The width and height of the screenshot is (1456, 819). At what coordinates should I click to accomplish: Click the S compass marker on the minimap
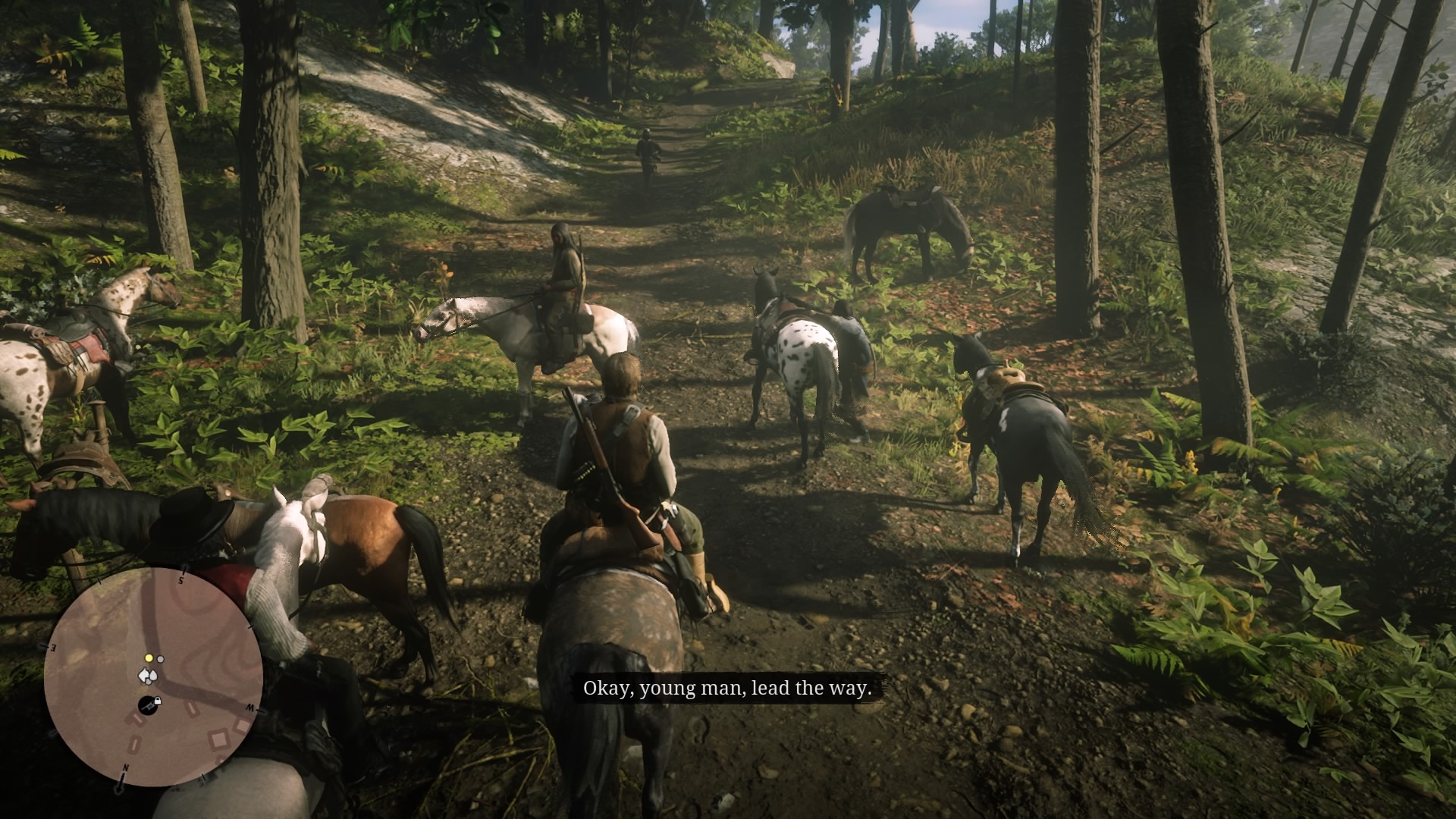pos(181,579)
